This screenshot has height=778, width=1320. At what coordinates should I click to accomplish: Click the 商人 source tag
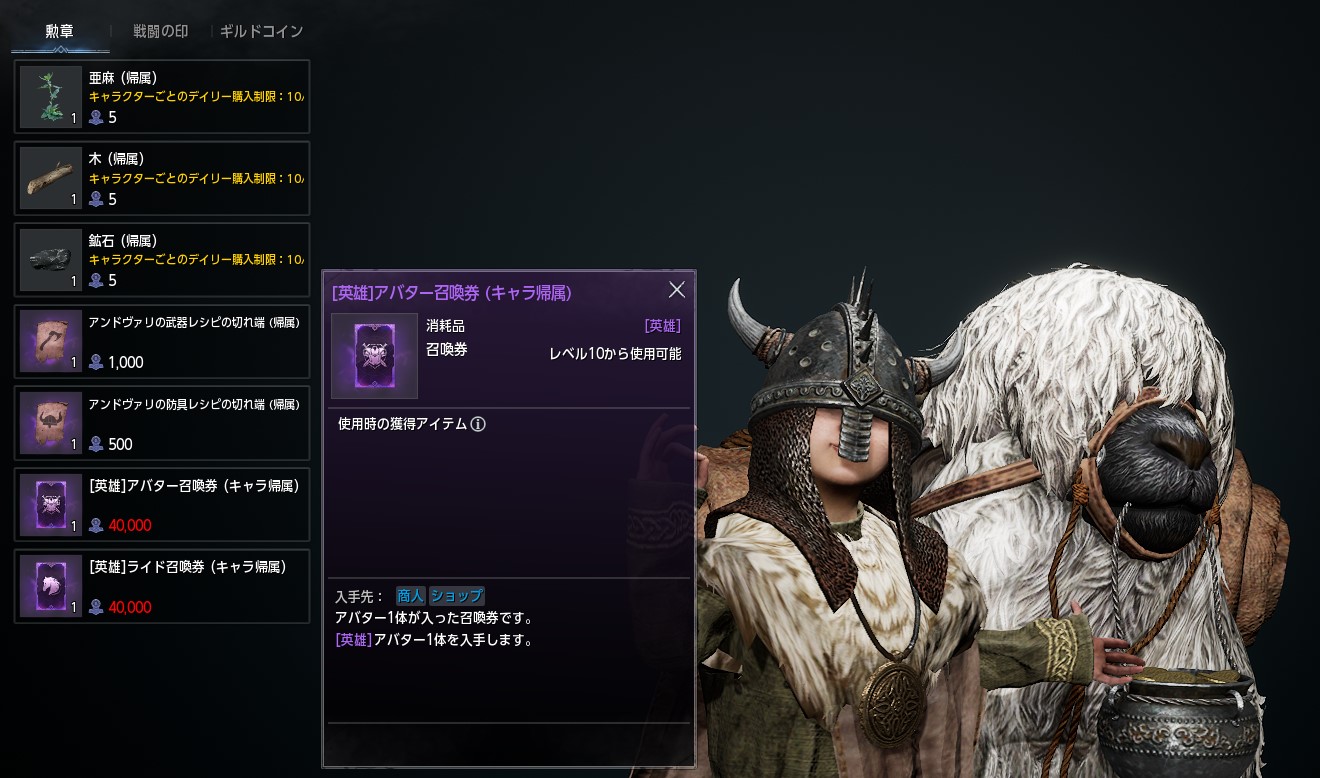click(412, 595)
